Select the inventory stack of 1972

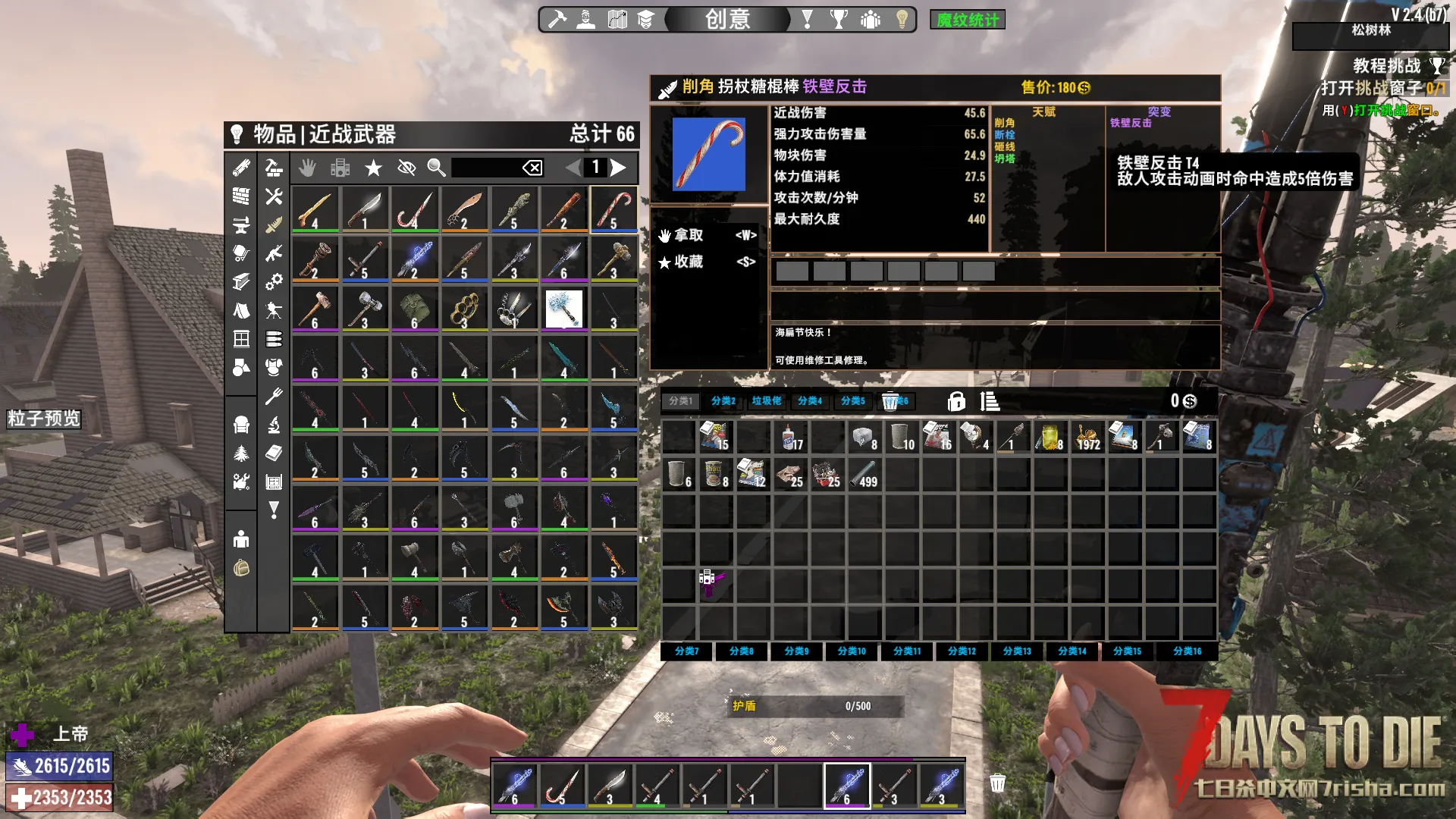pyautogui.click(x=1087, y=438)
